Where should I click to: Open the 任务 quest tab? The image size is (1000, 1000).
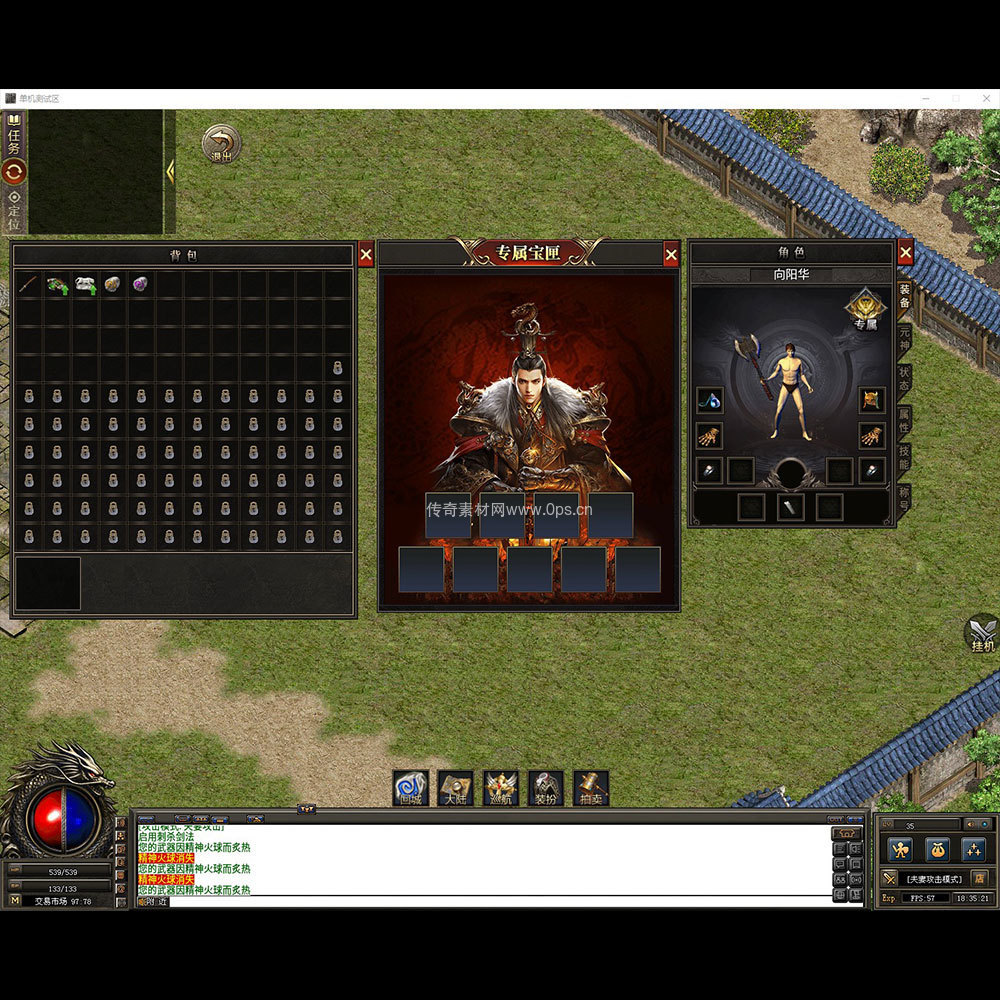(14, 135)
